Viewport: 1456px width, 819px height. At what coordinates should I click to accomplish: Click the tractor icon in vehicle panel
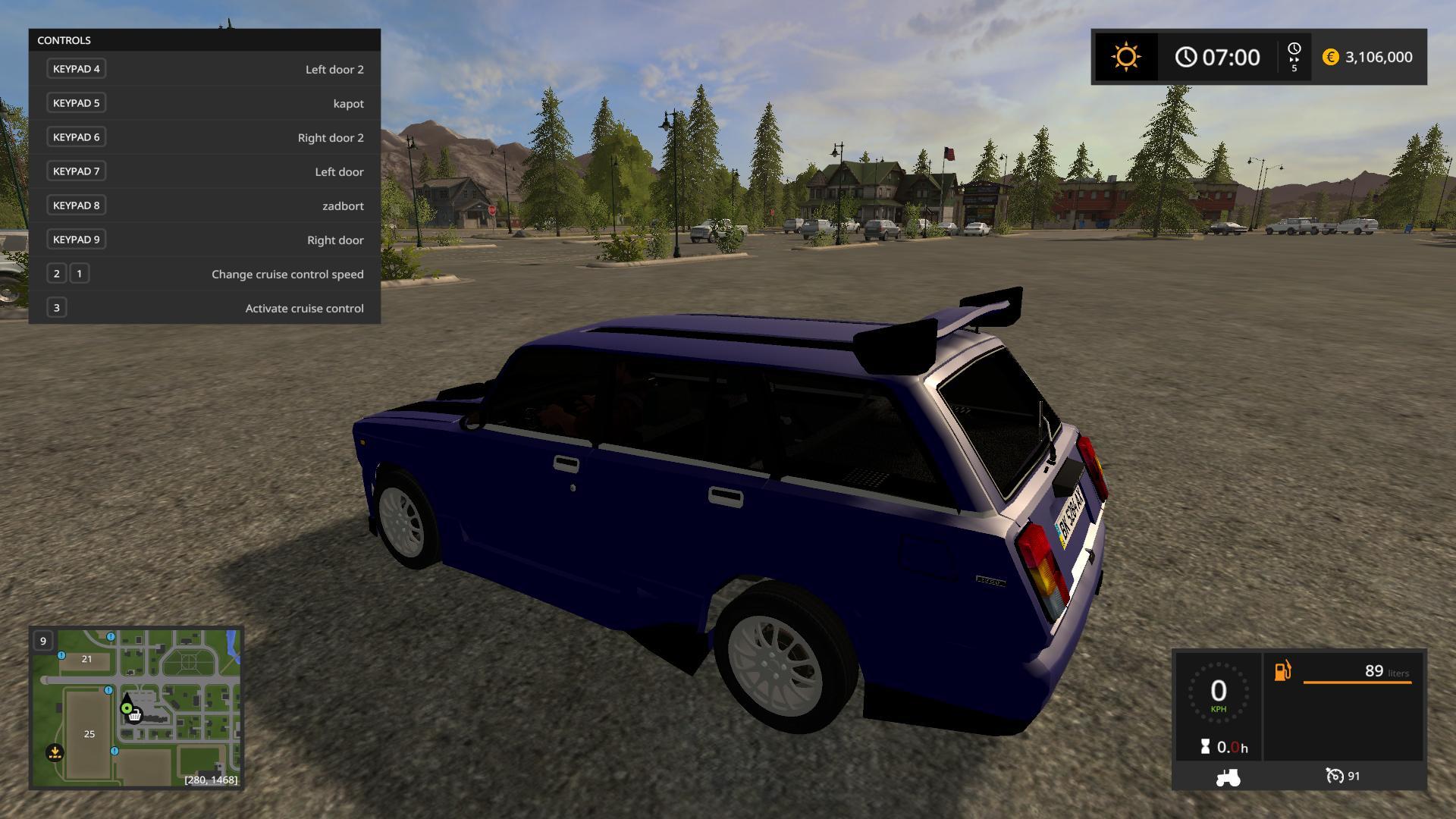(1228, 777)
